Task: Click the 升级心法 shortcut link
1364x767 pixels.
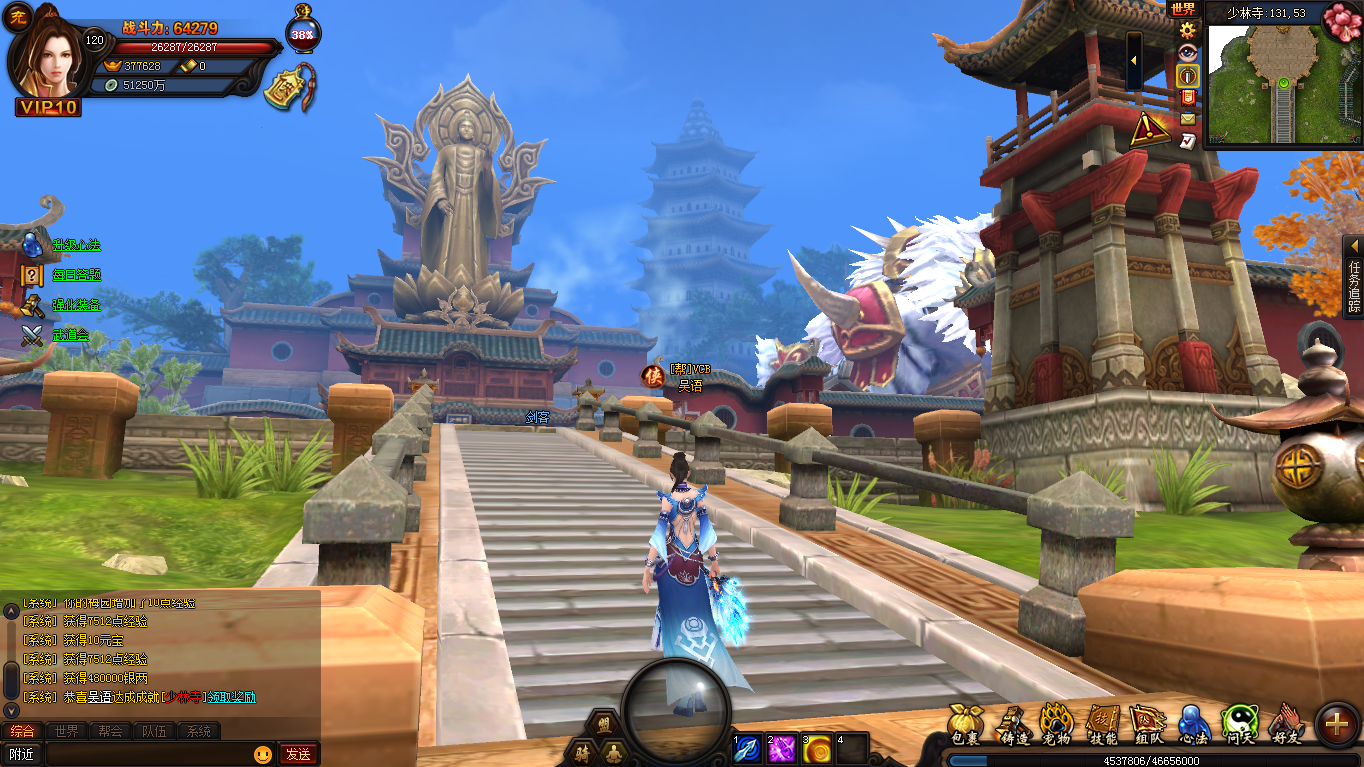Action: click(77, 245)
